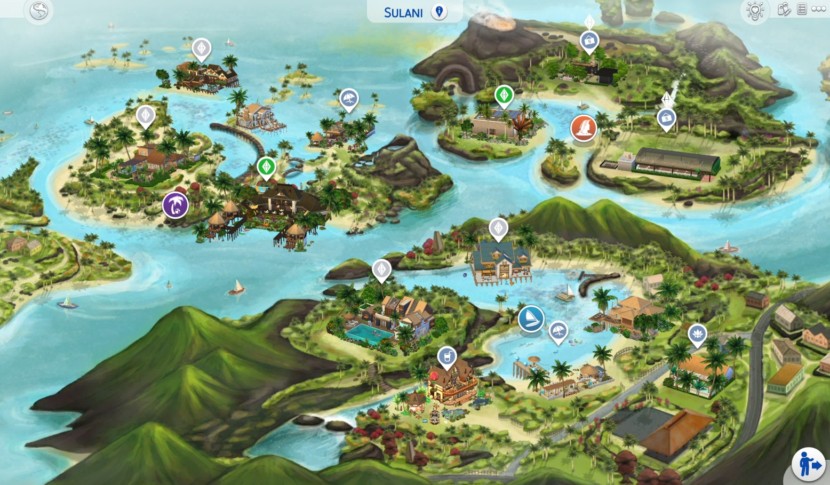Choose the blue sailboat map marker
This screenshot has height=485, width=830.
click(530, 320)
